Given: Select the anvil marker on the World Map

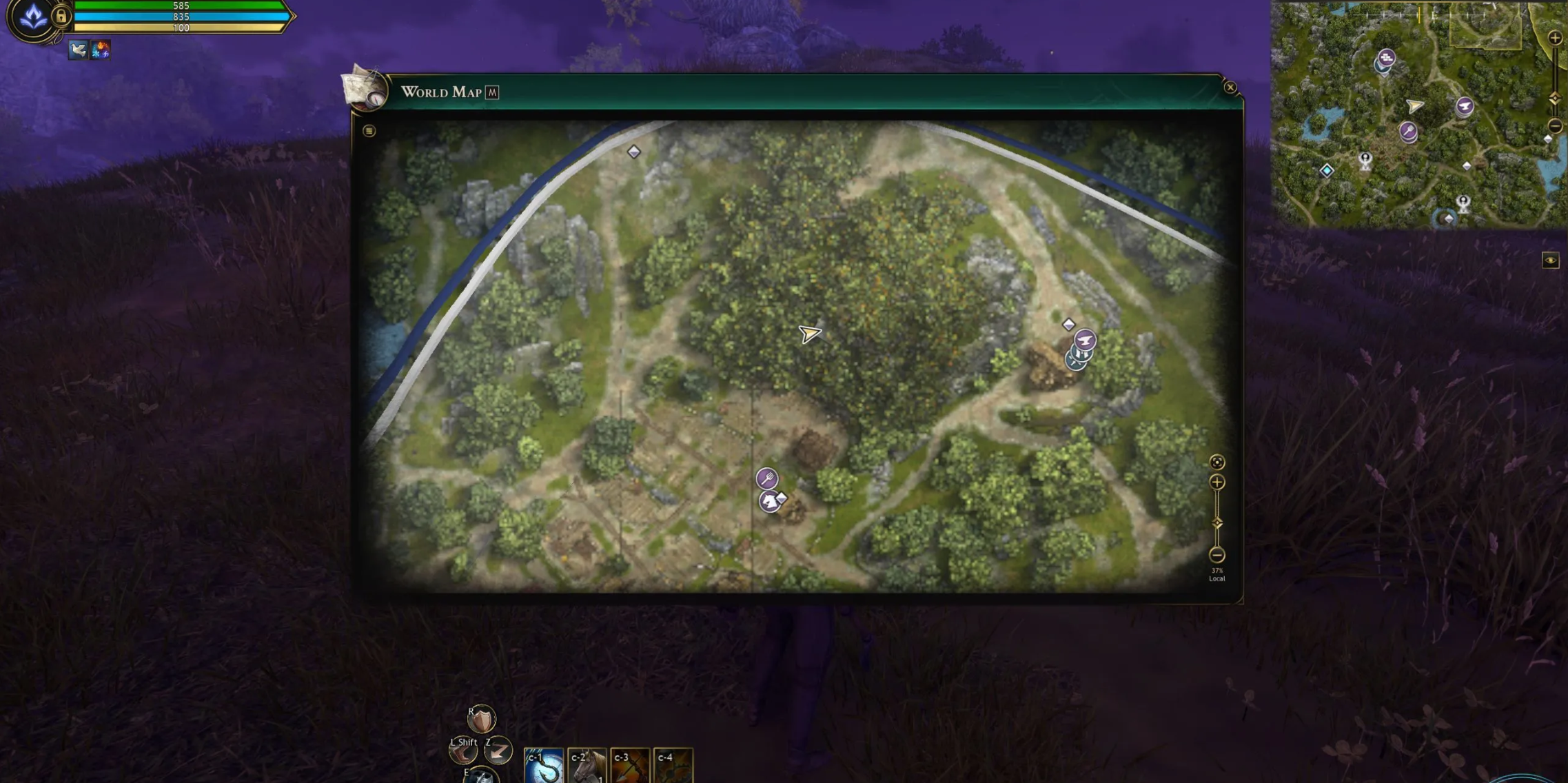Looking at the screenshot, I should point(1085,340).
